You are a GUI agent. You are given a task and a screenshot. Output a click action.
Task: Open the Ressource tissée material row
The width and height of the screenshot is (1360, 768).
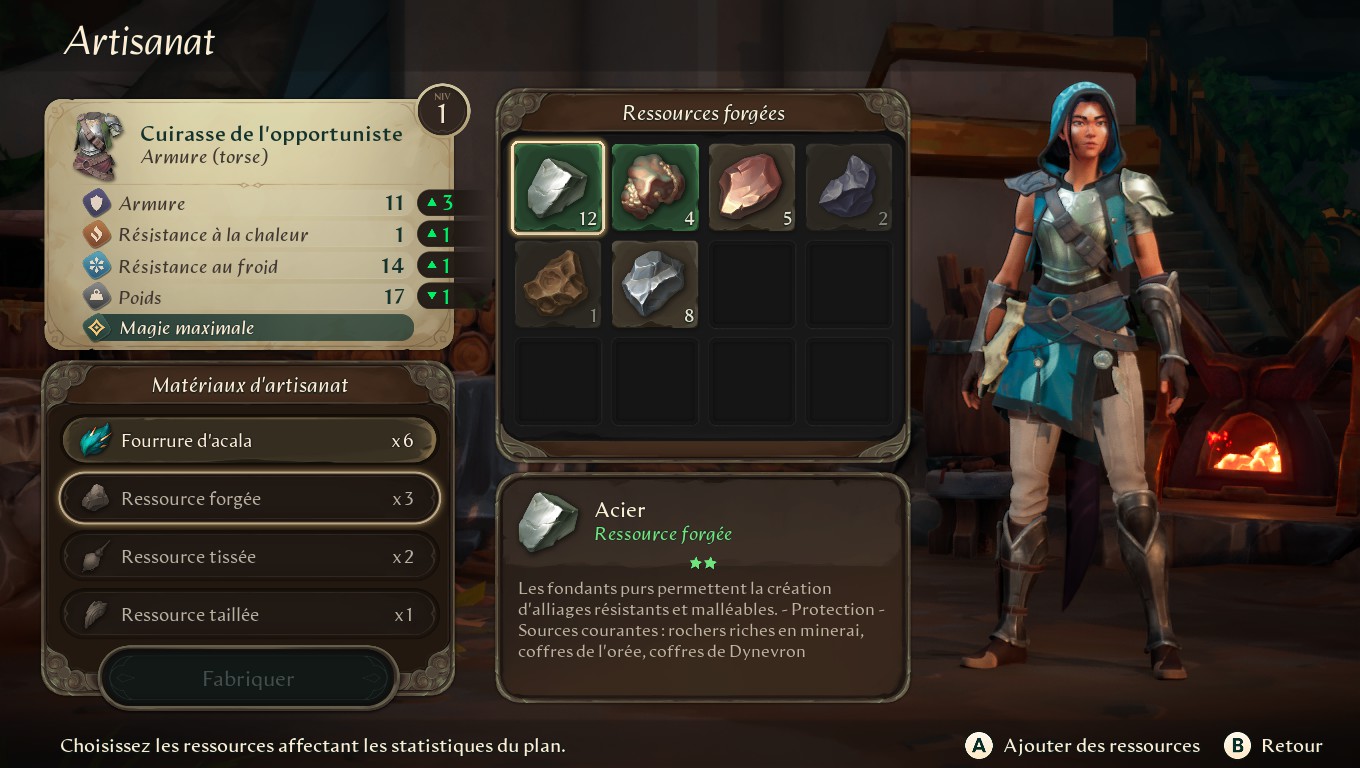coord(250,557)
